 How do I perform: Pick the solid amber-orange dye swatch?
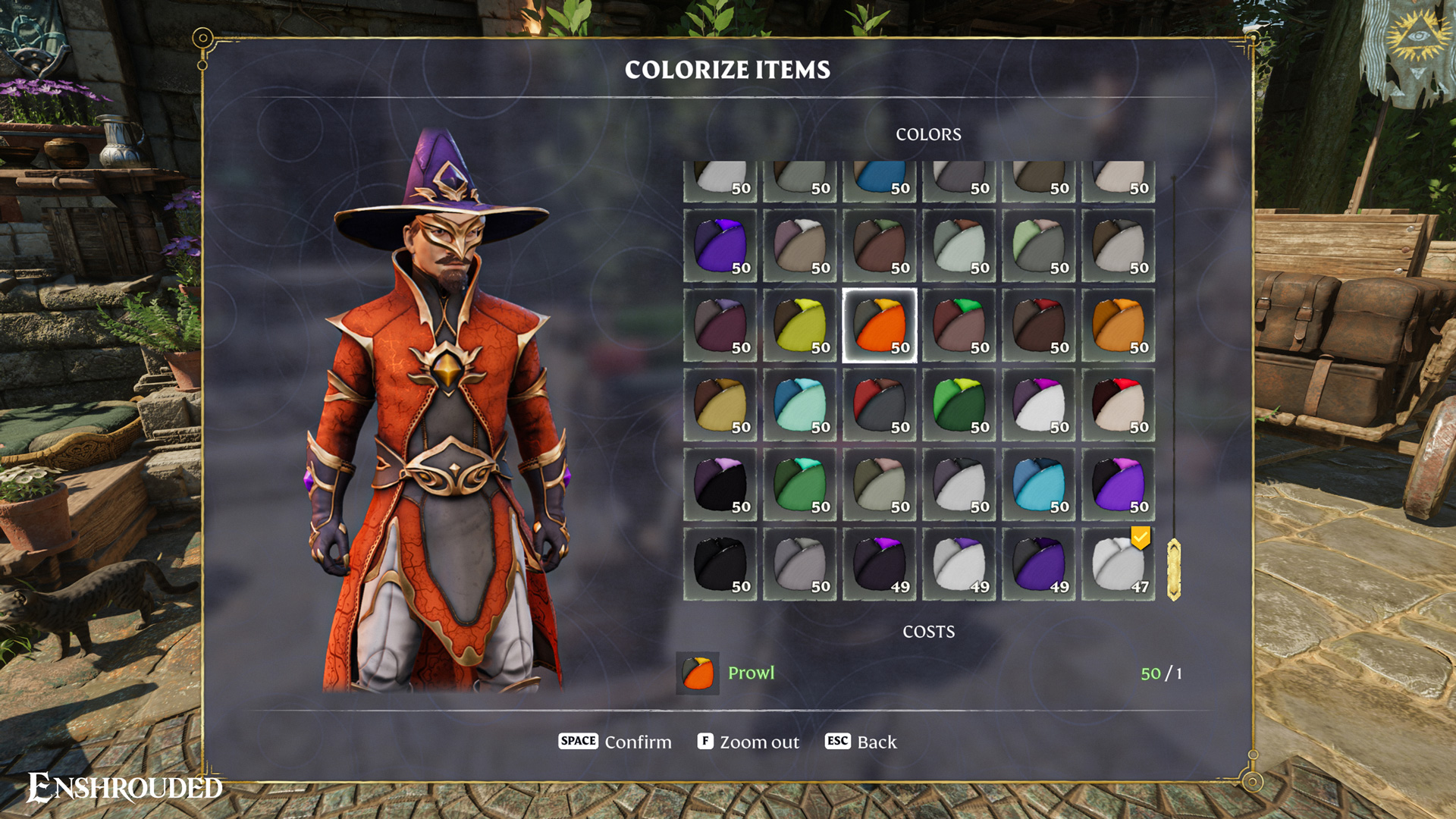(1119, 325)
